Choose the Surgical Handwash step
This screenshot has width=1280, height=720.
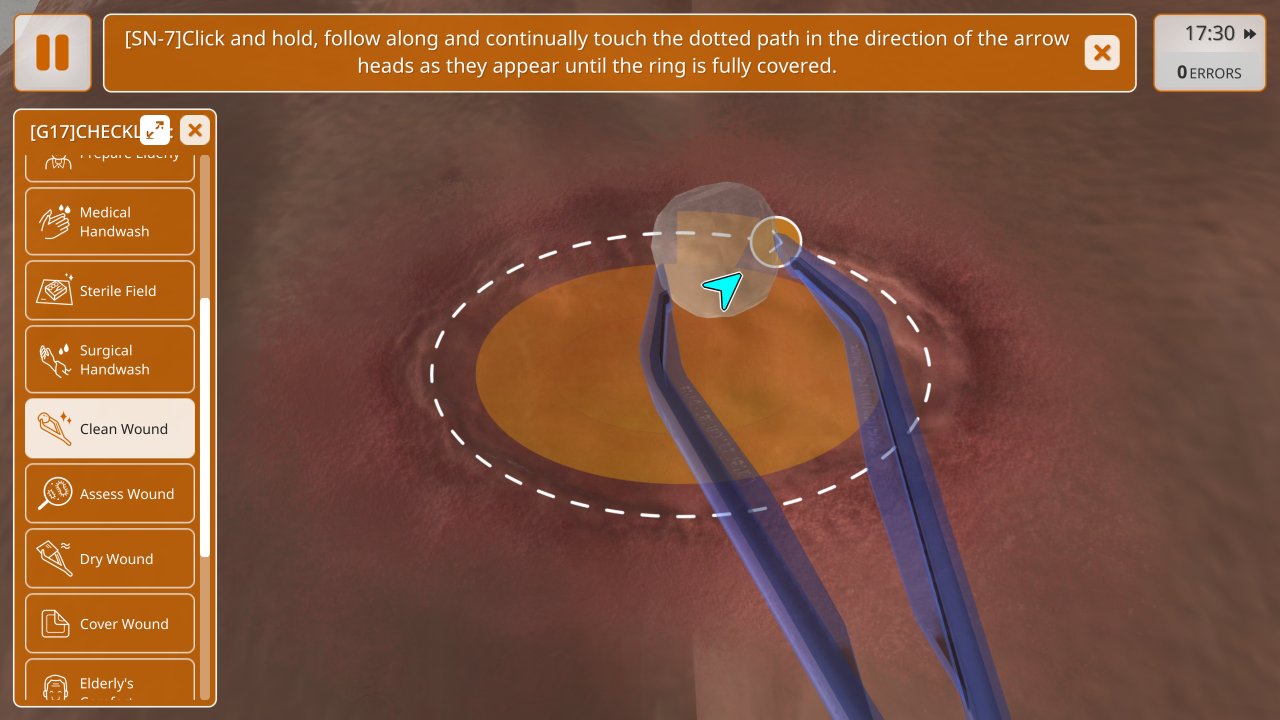point(110,360)
